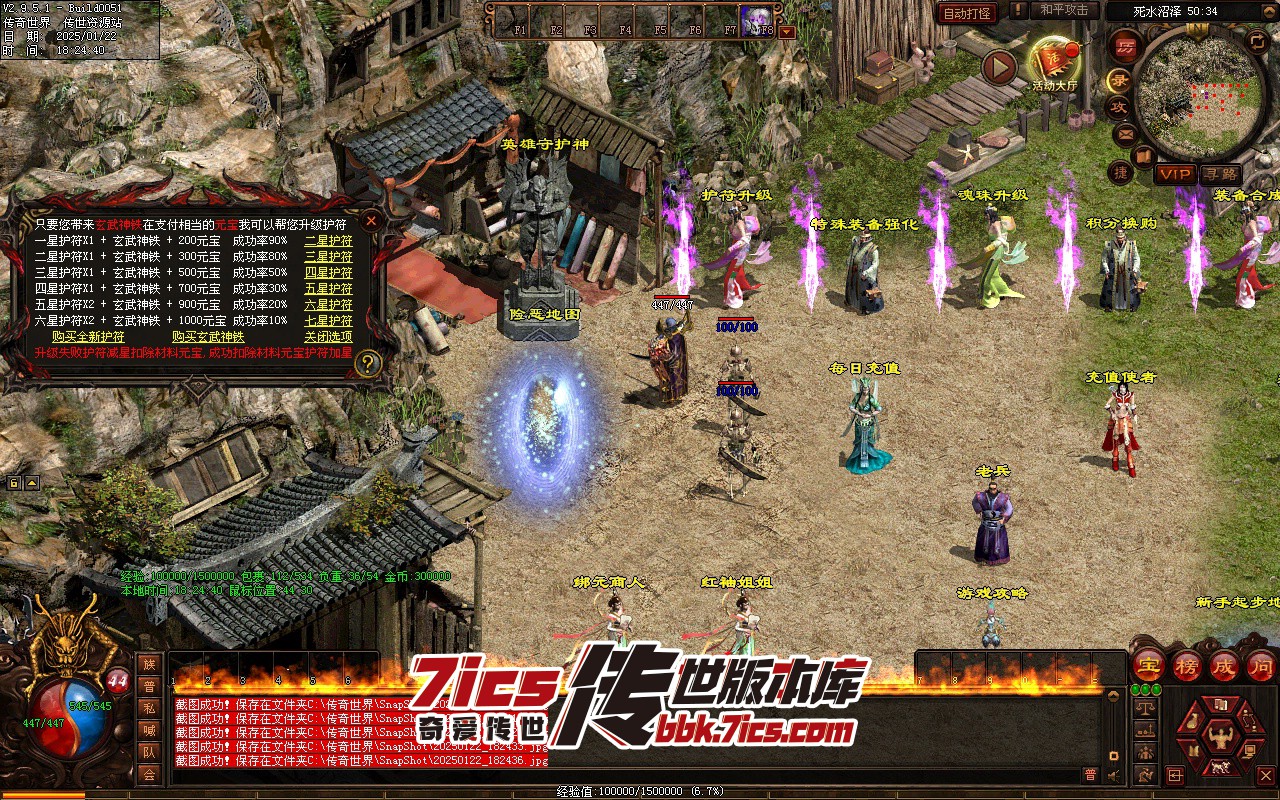This screenshot has width=1280, height=800.
Task: Activate the 寻路 pathfinding button
Action: click(1219, 174)
